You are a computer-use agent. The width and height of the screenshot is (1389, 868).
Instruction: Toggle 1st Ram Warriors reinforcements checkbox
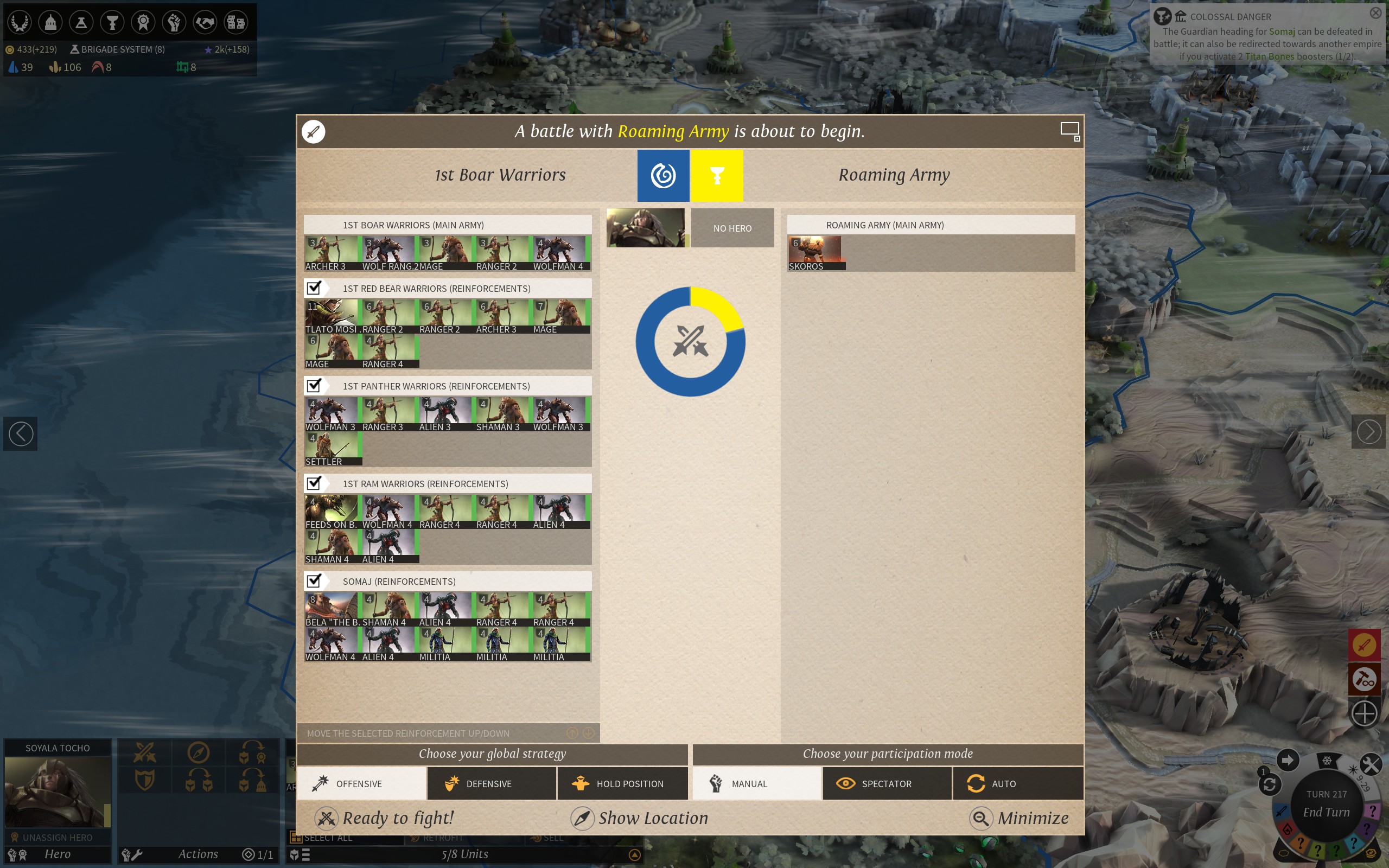pos(314,483)
